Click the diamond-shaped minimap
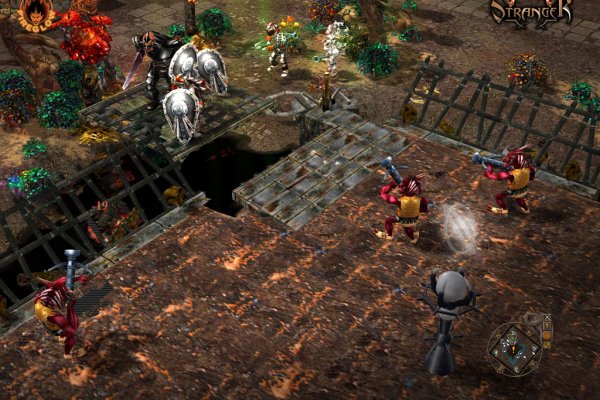Screen dimensions: 600x400 click(514, 347)
